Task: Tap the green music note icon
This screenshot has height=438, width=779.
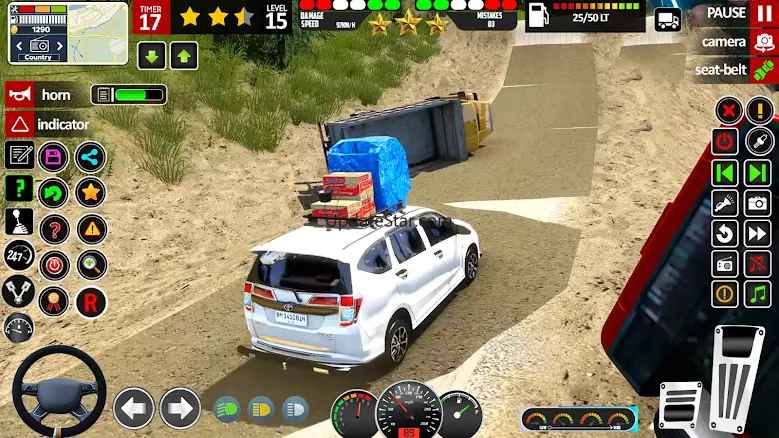Action: tap(760, 294)
